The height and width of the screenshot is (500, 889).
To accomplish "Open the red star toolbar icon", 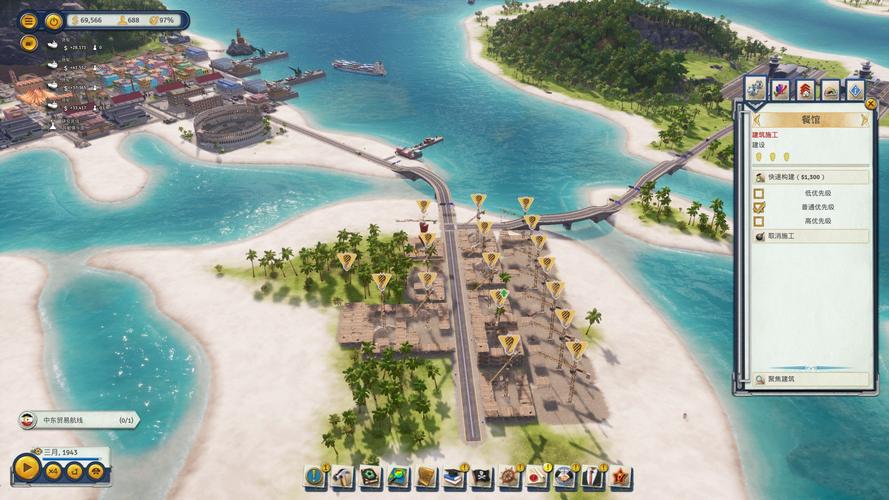I will coord(620,476).
